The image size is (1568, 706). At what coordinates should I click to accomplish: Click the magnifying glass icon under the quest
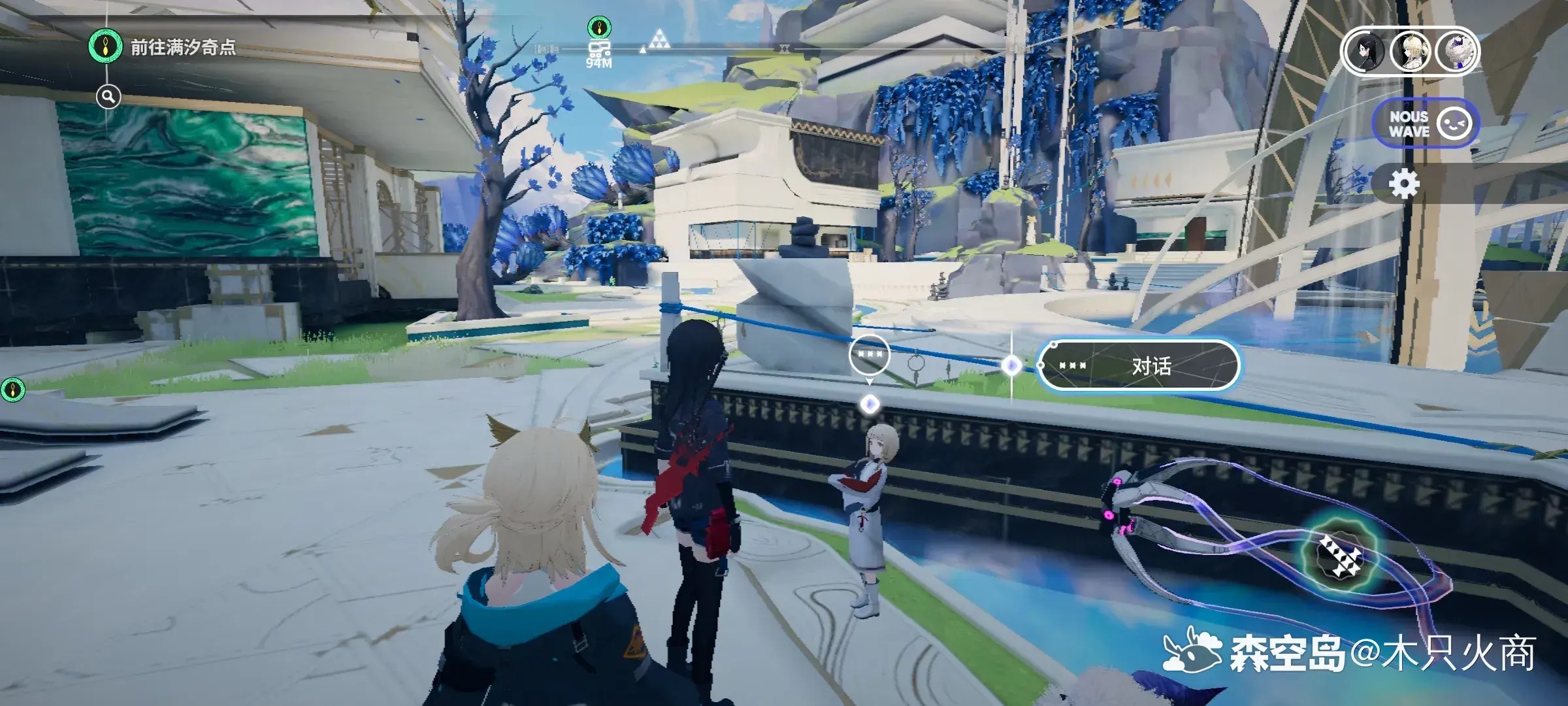[x=108, y=97]
